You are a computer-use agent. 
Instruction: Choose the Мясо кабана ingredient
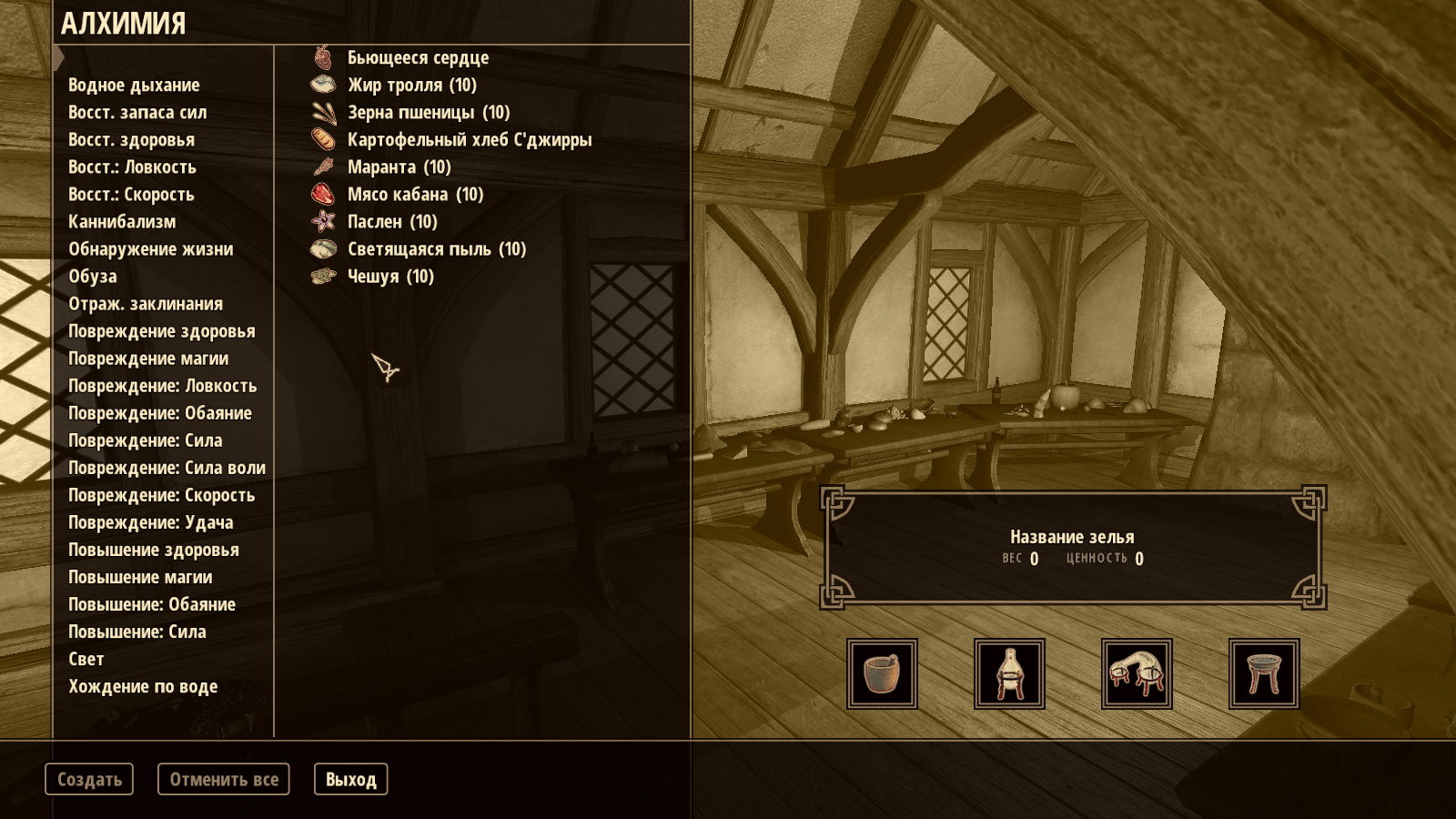415,194
